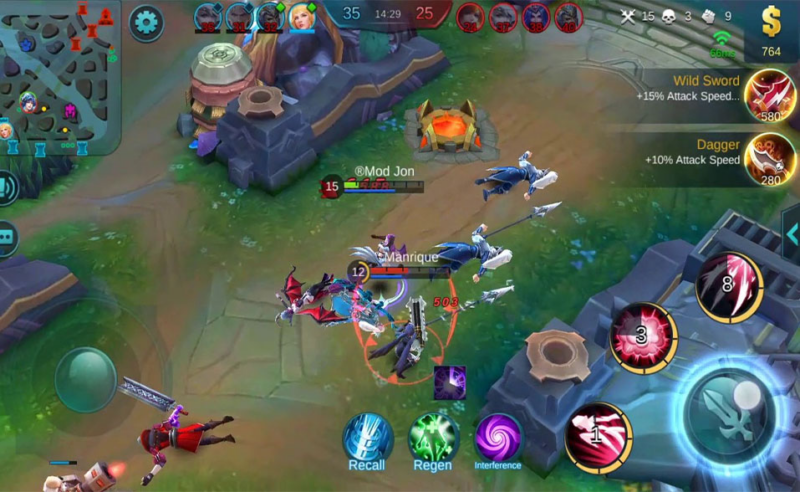
Task: Activate the Interference battle spell
Action: coord(498,437)
